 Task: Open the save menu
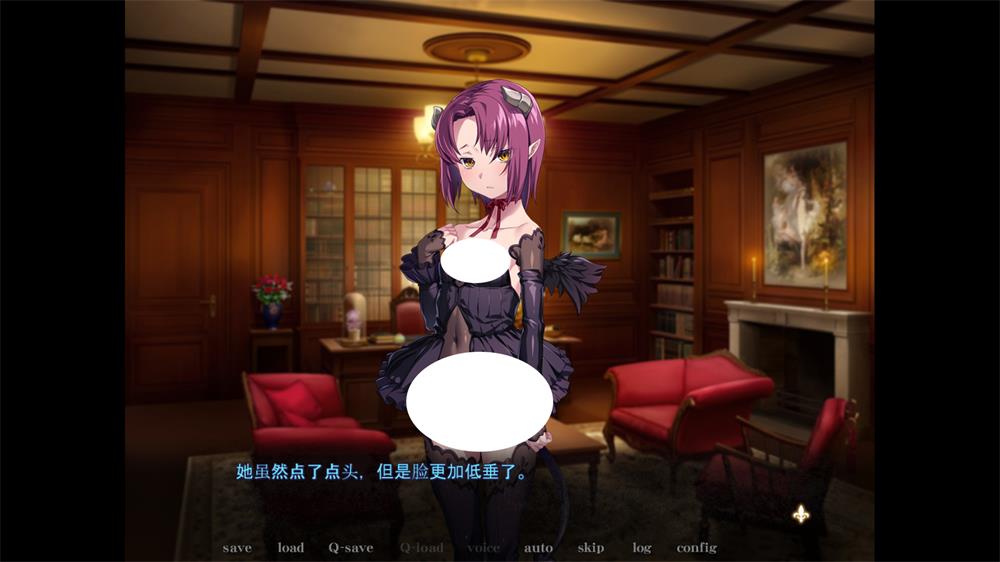click(237, 548)
